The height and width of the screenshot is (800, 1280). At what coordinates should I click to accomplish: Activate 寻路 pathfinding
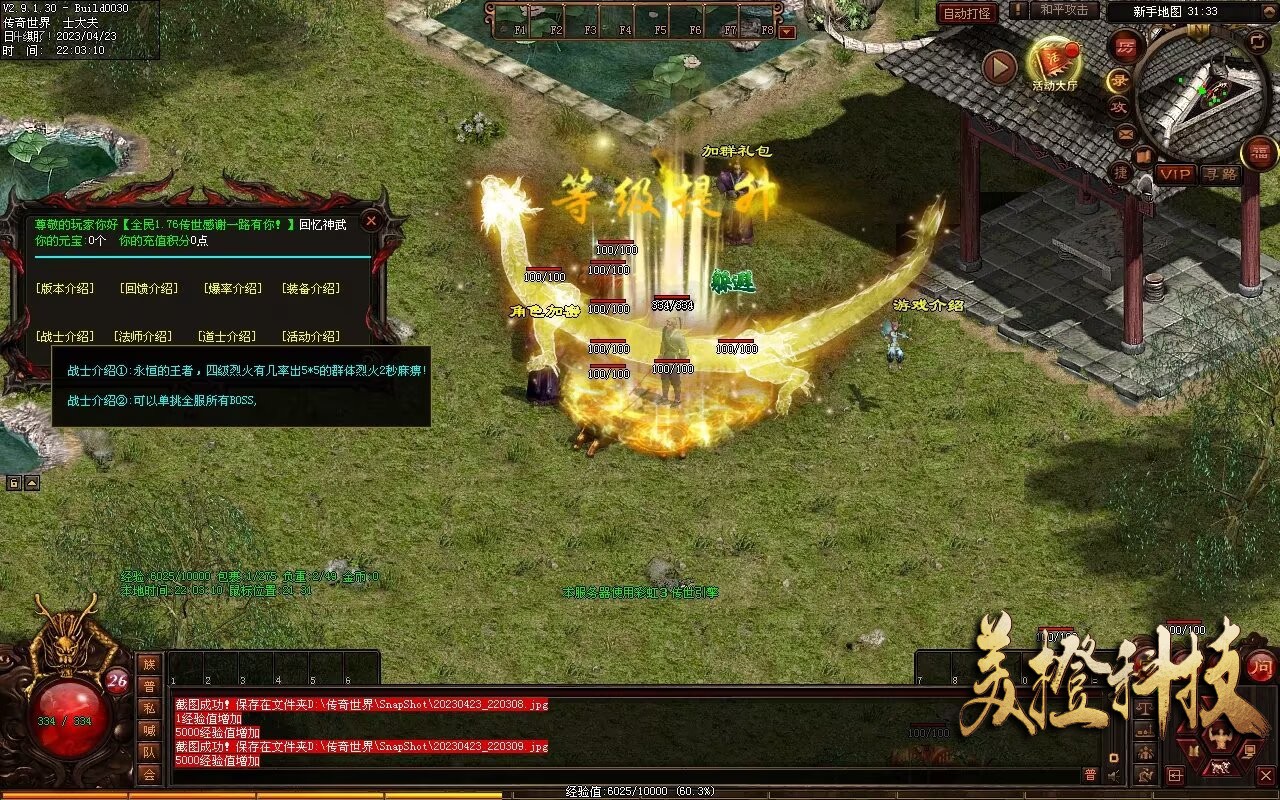[1221, 174]
